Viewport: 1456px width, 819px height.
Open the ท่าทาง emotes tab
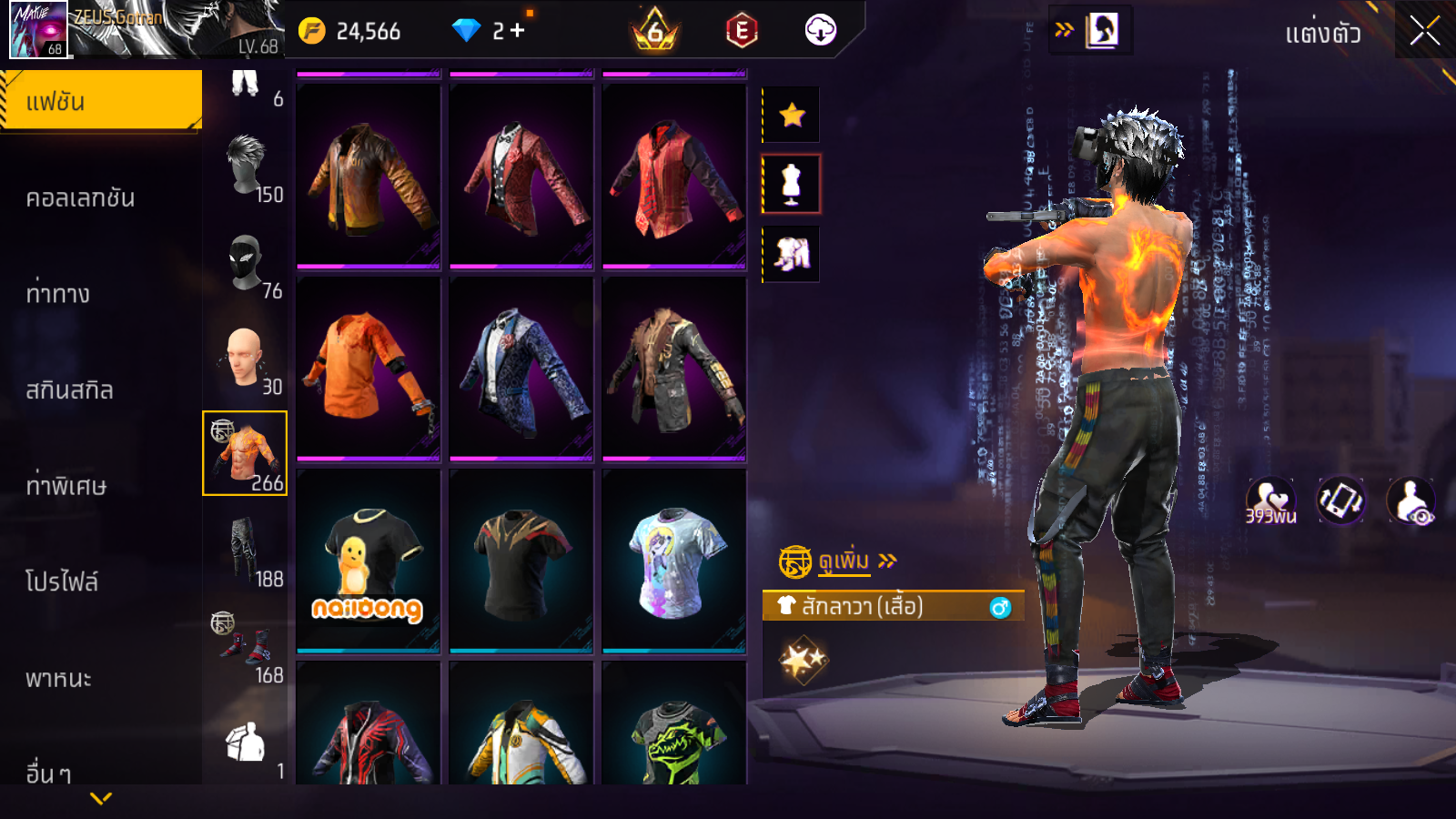click(58, 294)
